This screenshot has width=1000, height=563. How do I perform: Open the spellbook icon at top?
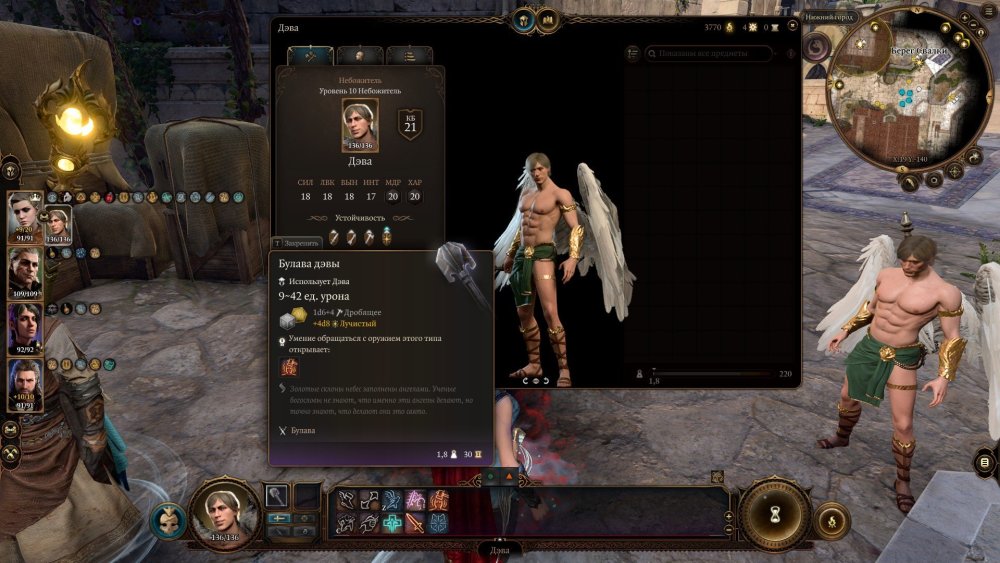[x=548, y=19]
